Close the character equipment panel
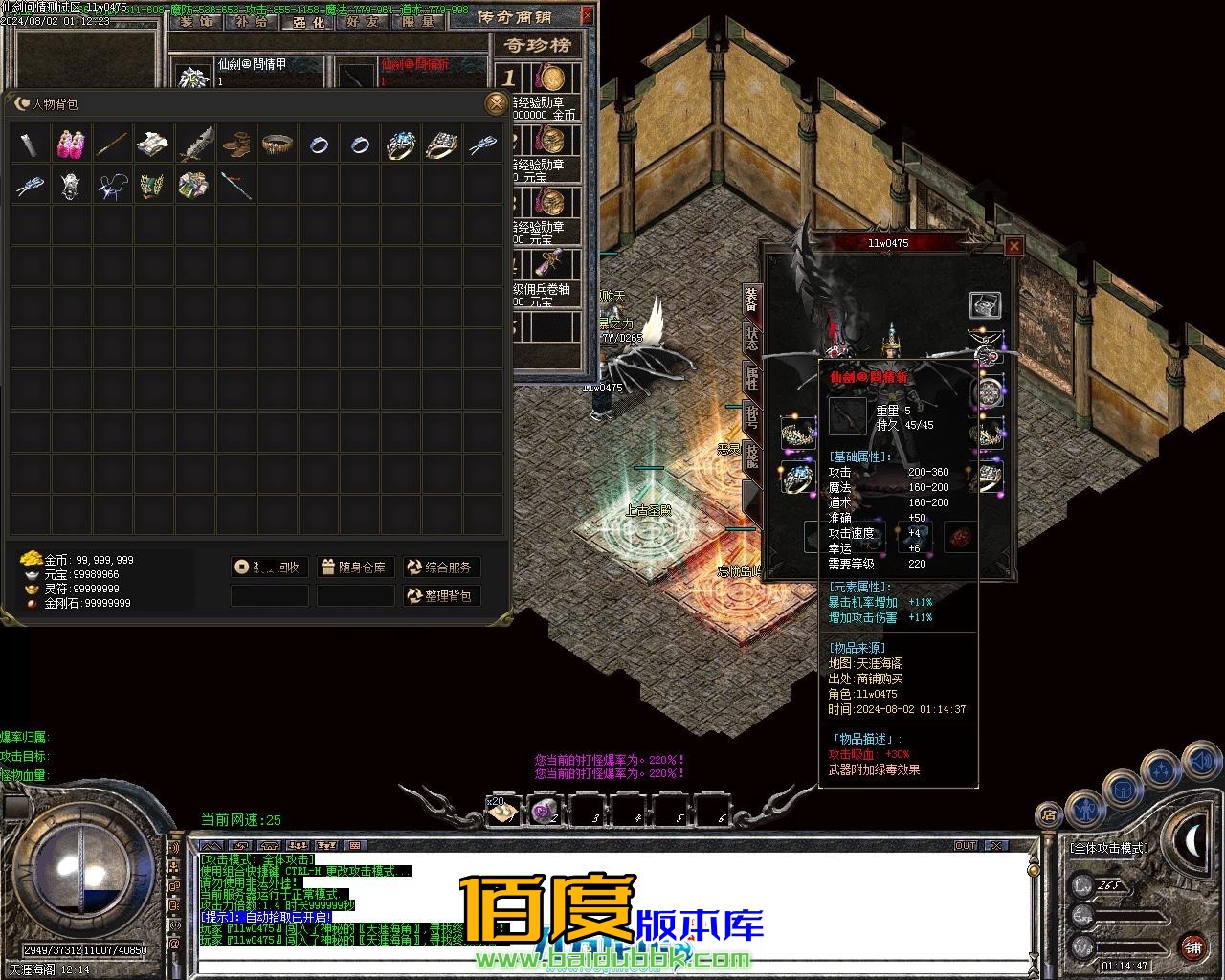This screenshot has height=980, width=1225. coord(1013,246)
